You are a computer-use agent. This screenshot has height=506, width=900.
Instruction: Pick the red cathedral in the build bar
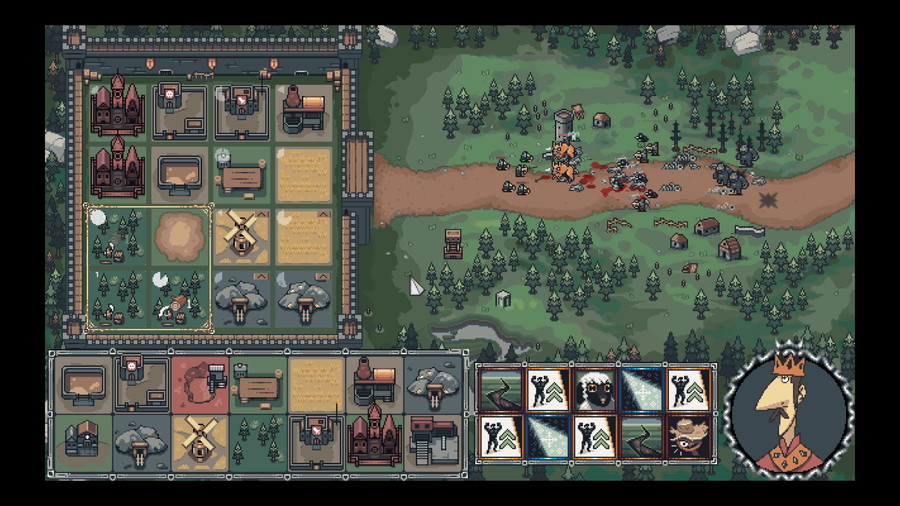click(374, 440)
